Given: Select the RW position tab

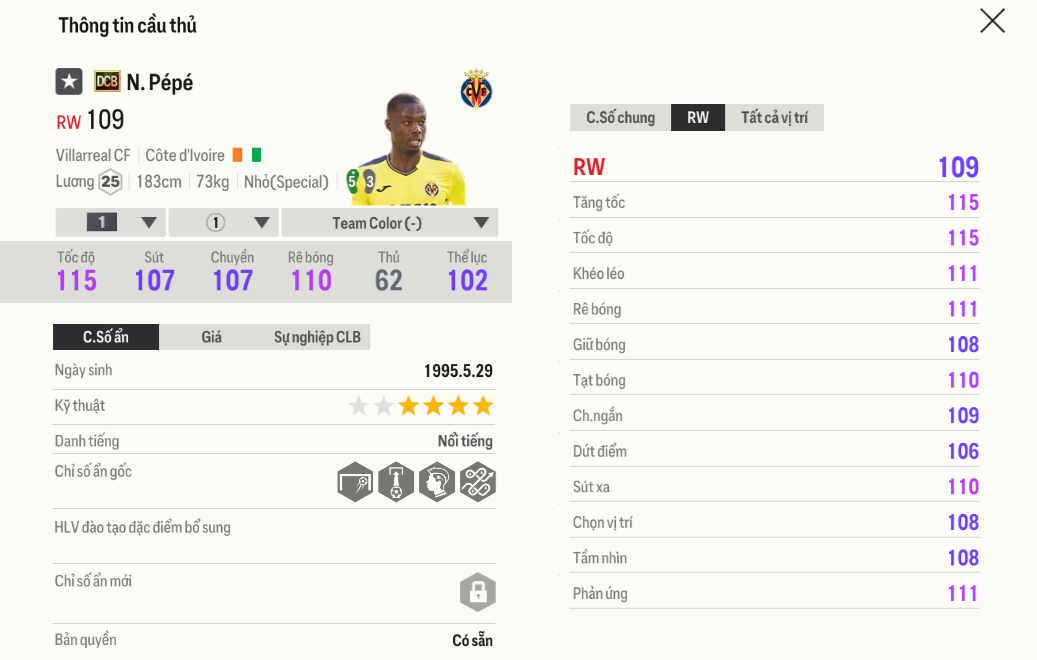Looking at the screenshot, I should (698, 118).
